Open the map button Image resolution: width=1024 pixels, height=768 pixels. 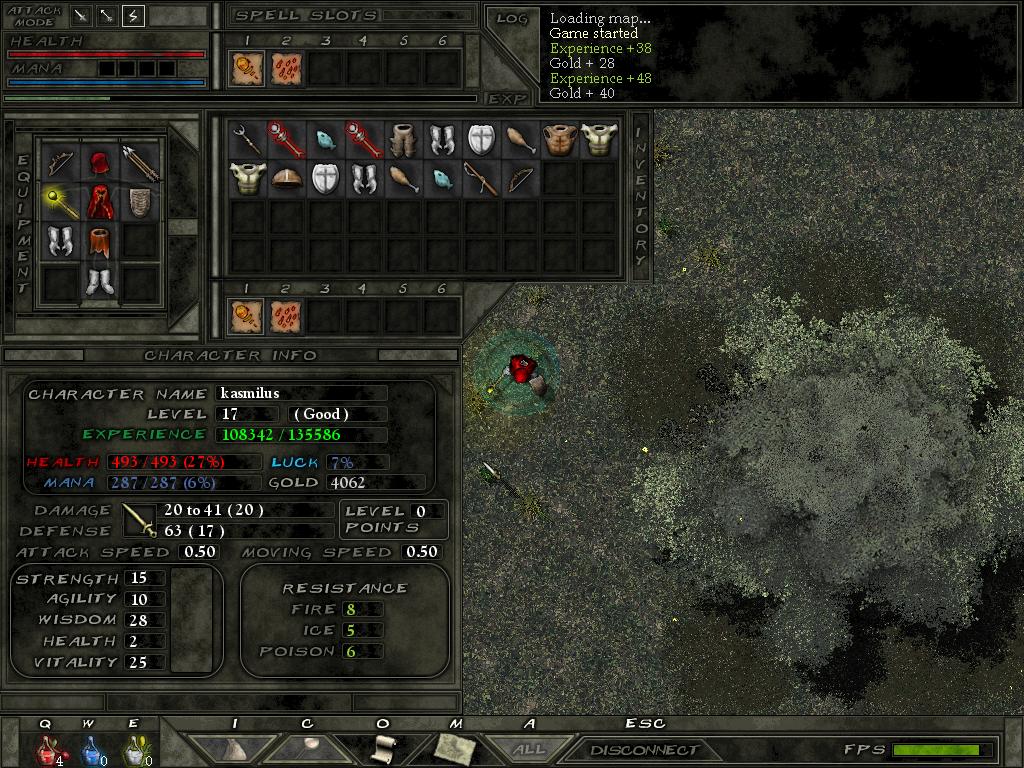(x=454, y=747)
